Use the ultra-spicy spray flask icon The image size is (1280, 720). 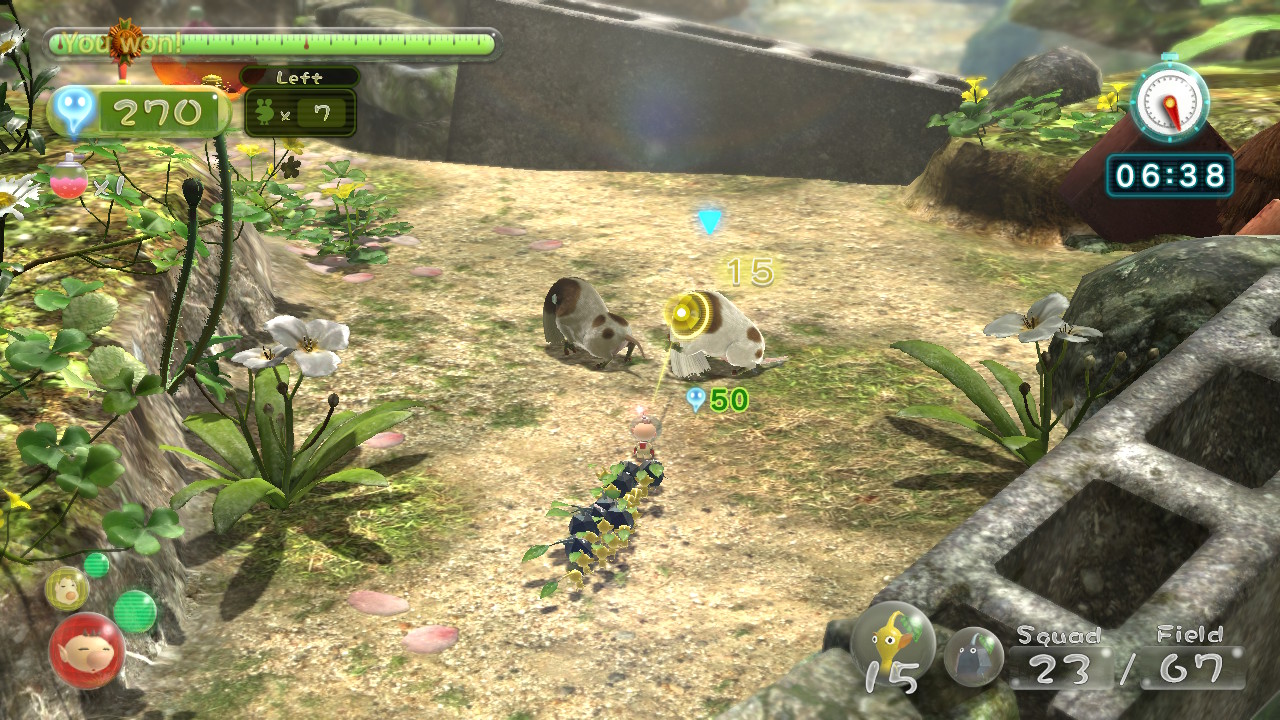(68, 178)
